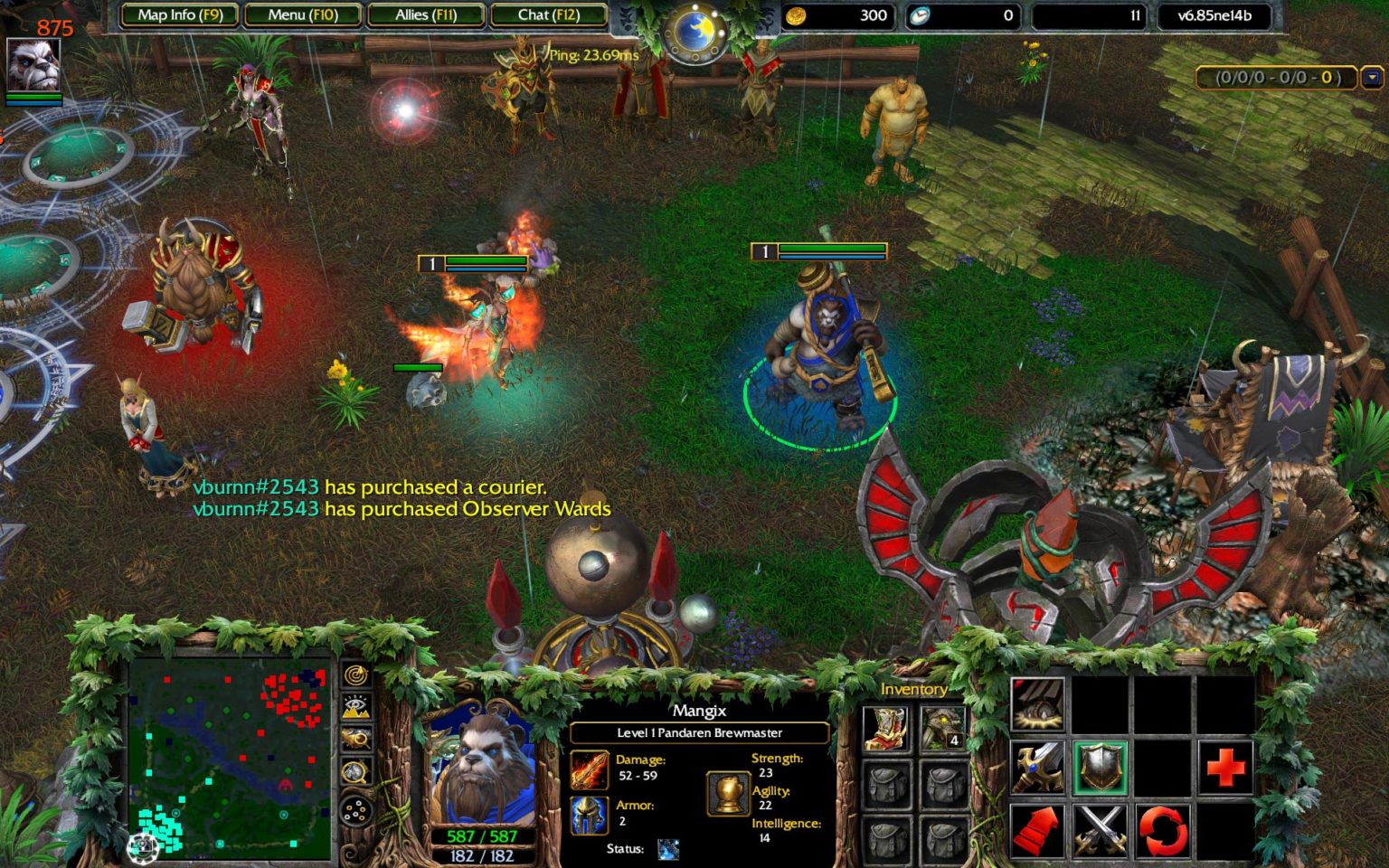Select the sword ability icon
The width and height of the screenshot is (1389, 868).
pos(1037,767)
